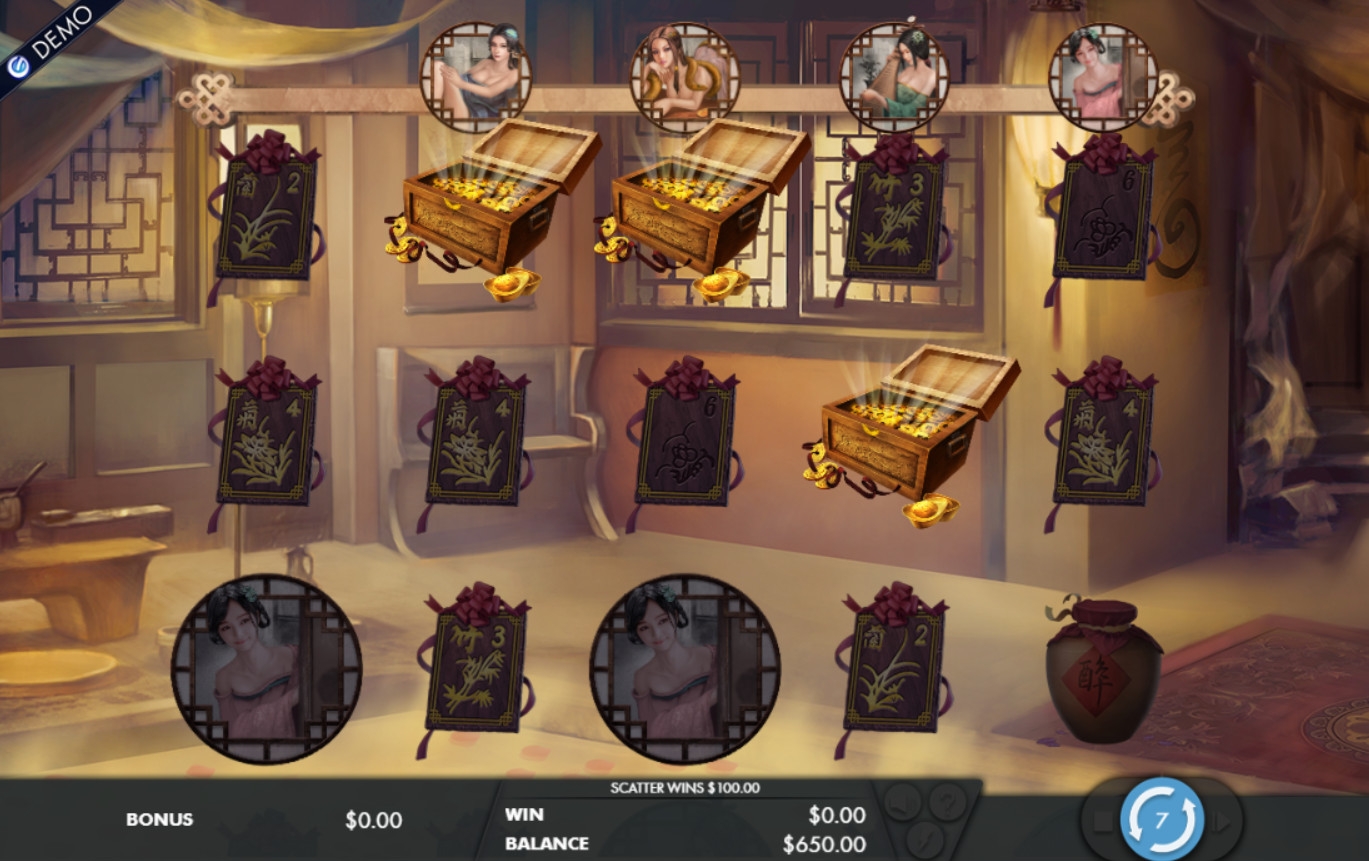This screenshot has width=1369, height=861.
Task: Open help with the question mark button
Action: coord(947,801)
